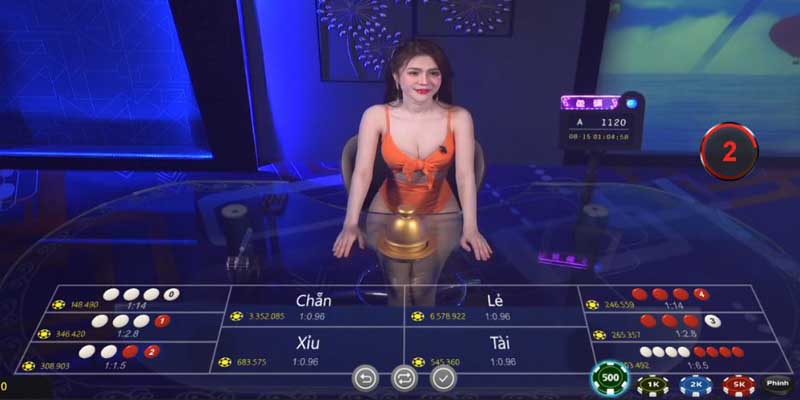The image size is (800, 400).
Task: Bet on four white or four red 1:6.5
Action: tap(690, 357)
